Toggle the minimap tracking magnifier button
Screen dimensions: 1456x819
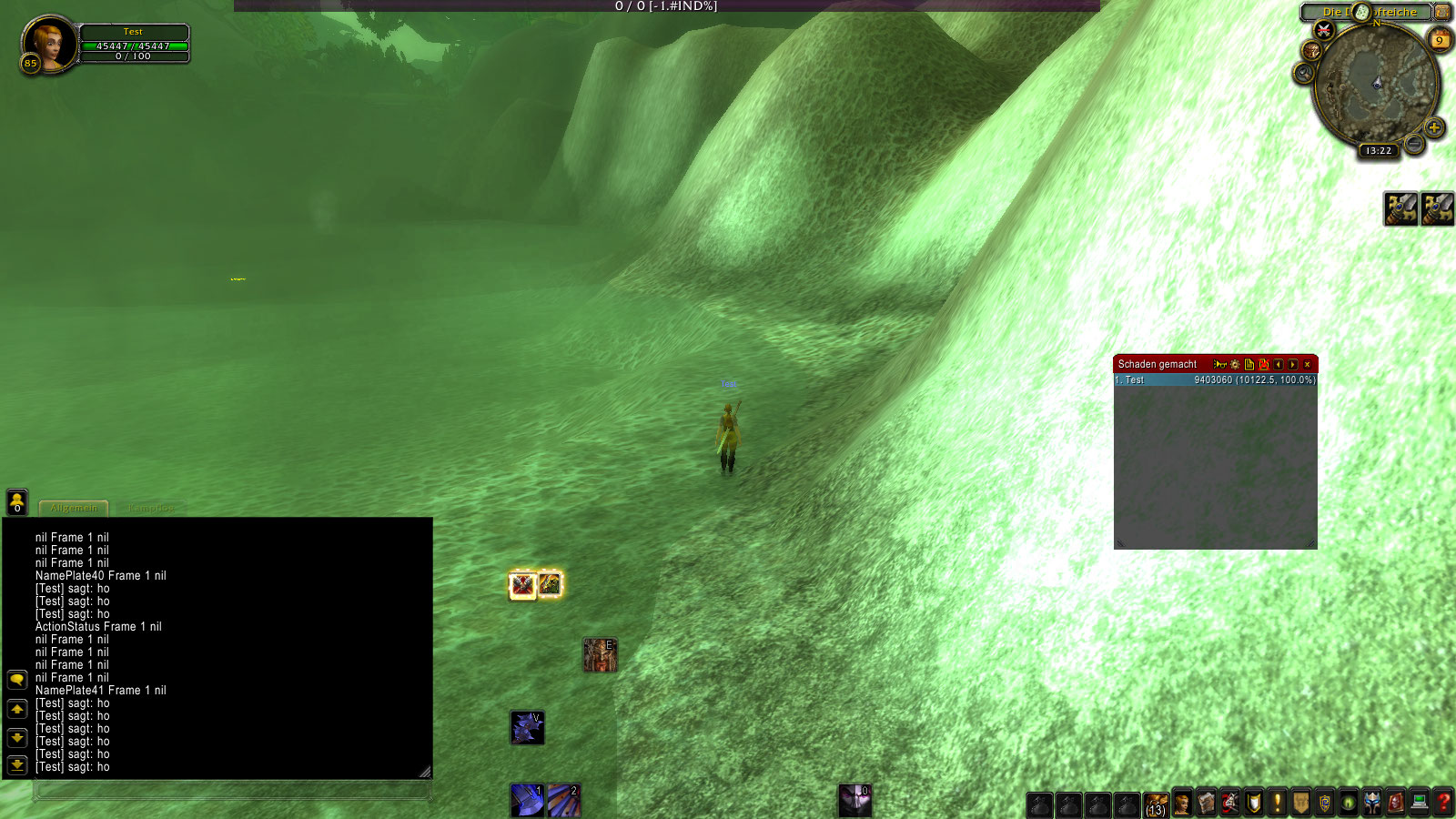pos(1304,73)
